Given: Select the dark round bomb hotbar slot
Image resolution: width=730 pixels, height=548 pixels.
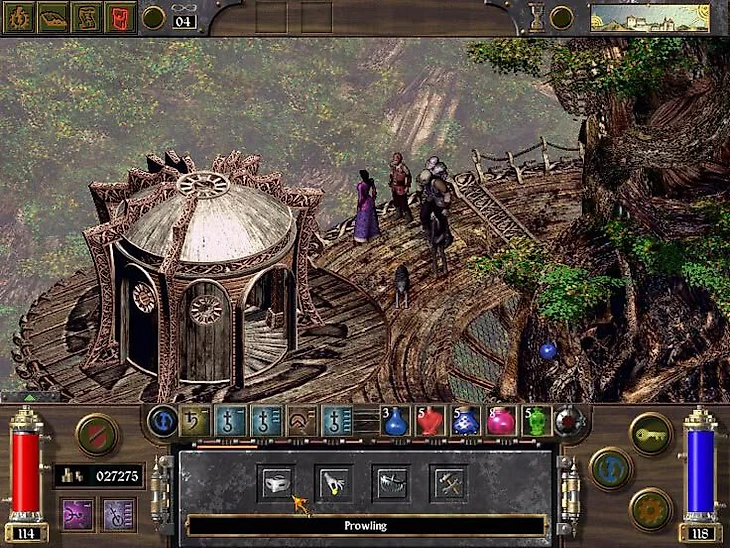Looking at the screenshot, I should pyautogui.click(x=570, y=422).
